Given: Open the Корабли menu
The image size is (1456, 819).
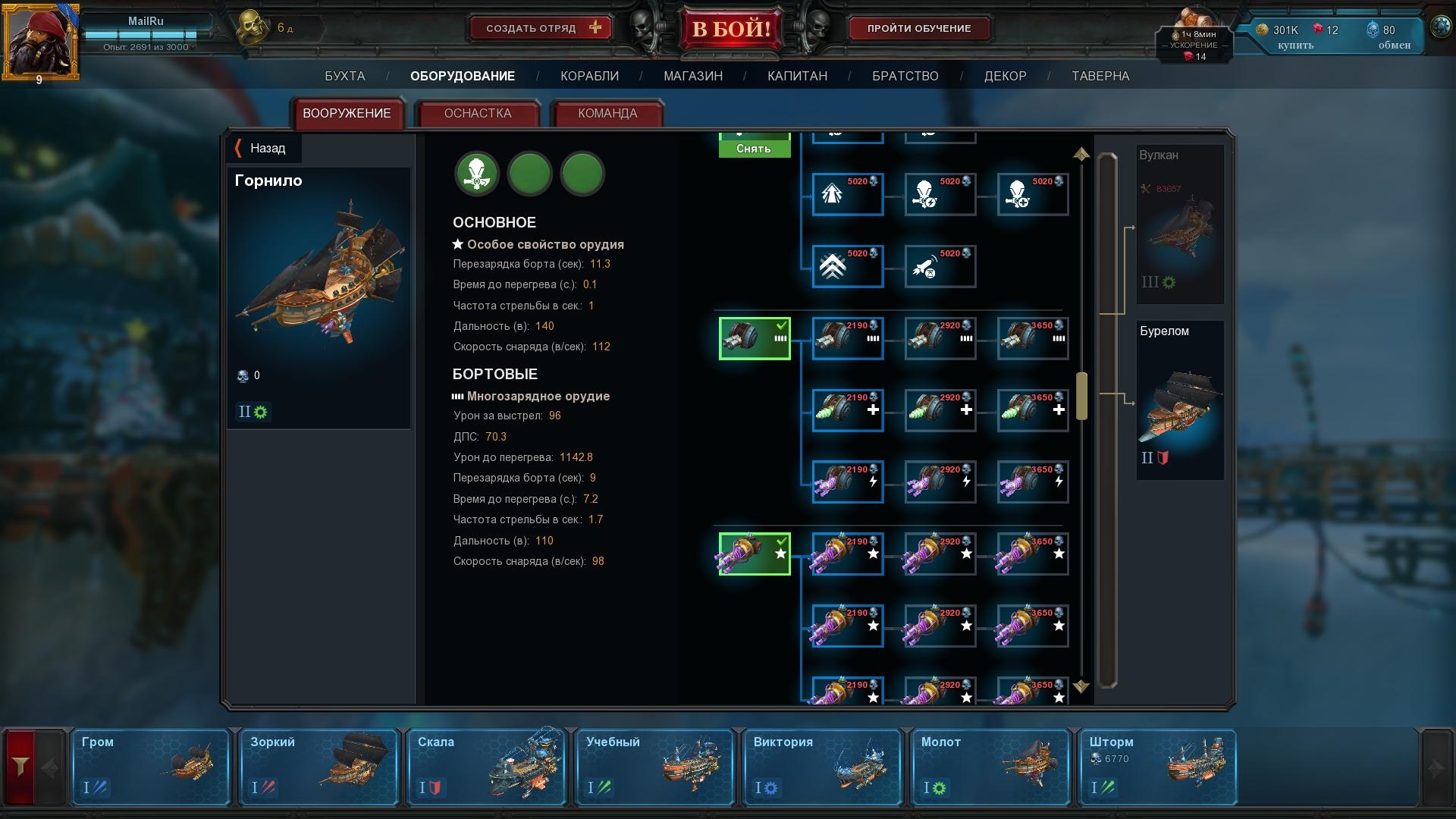Looking at the screenshot, I should (589, 76).
